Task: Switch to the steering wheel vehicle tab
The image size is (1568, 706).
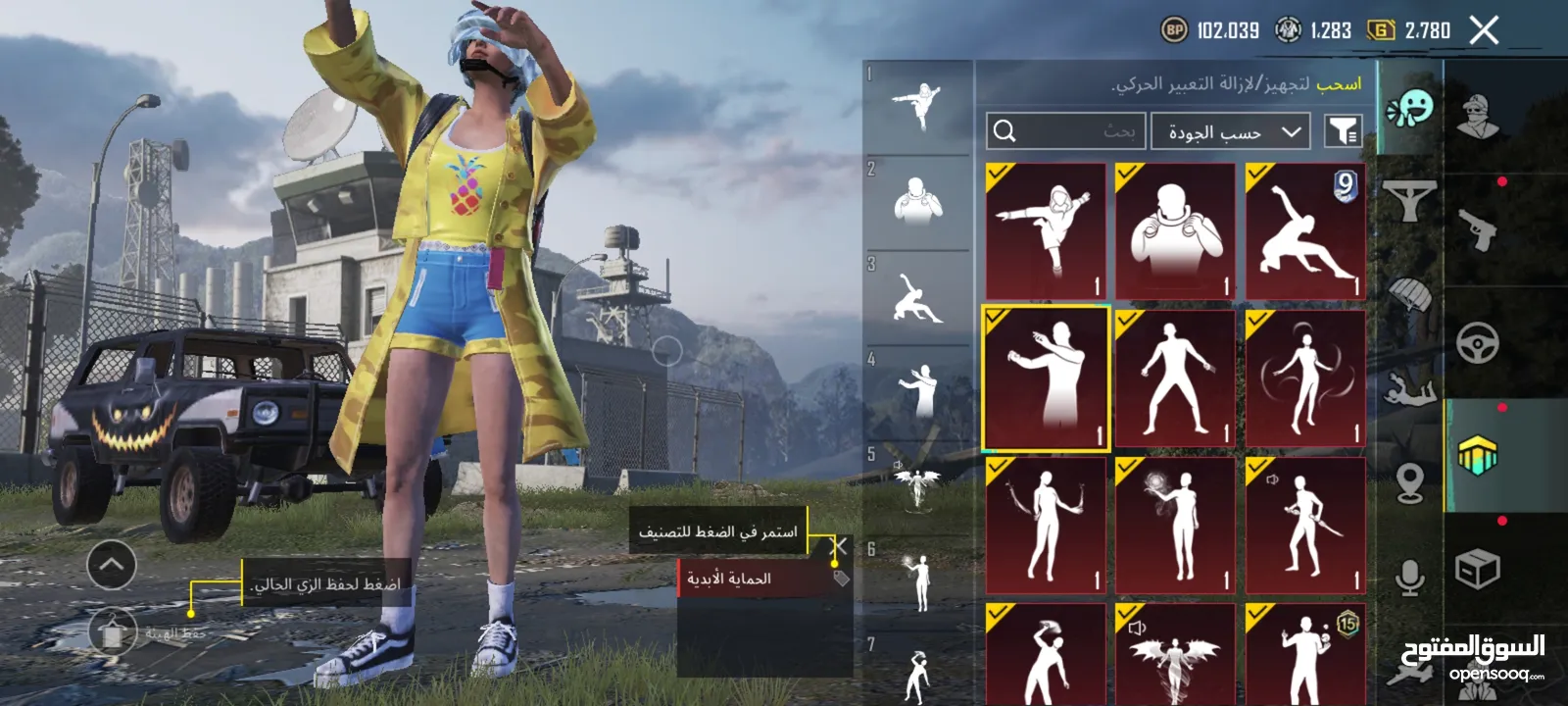Action: coord(1478,343)
